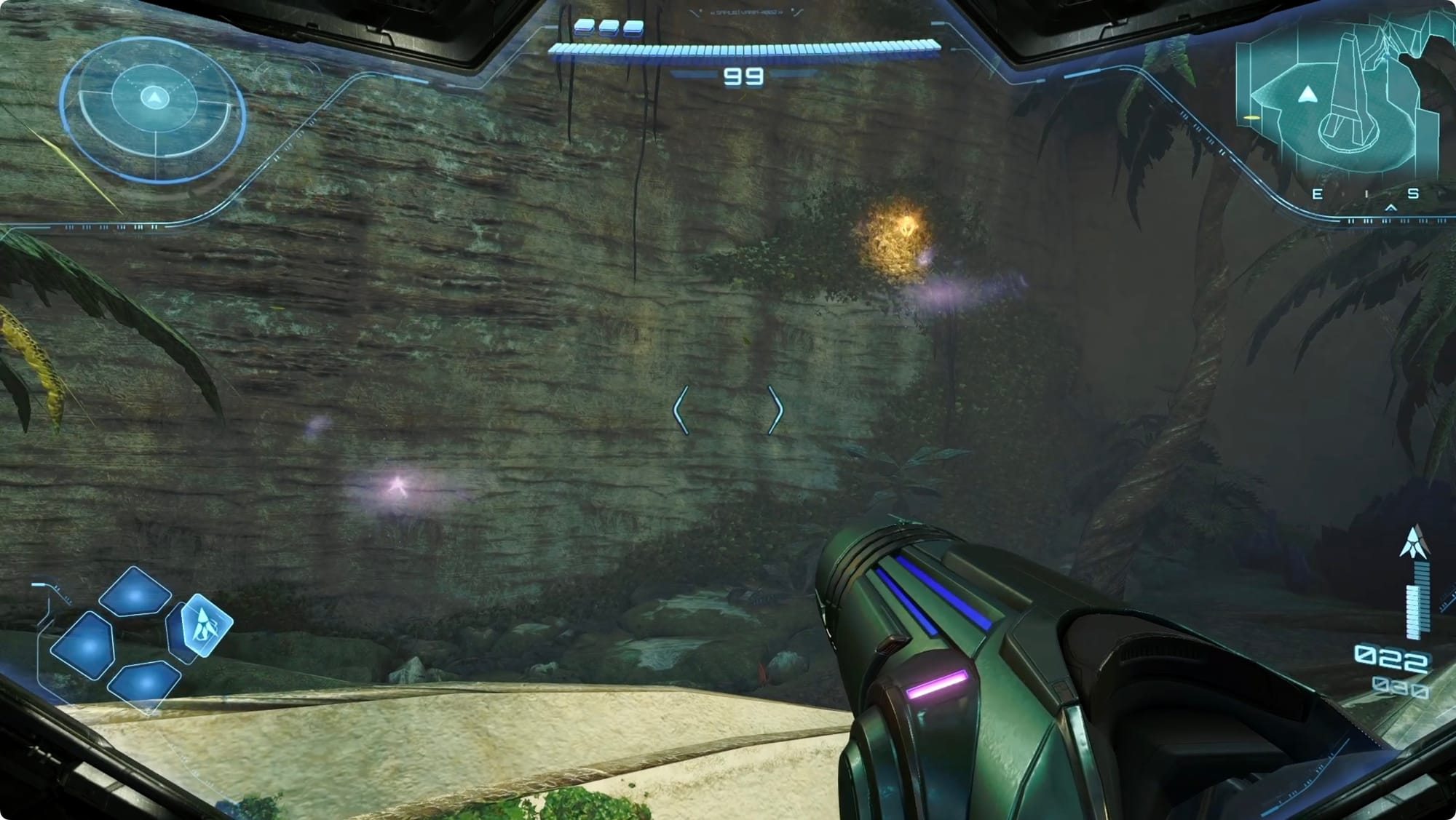Screen dimensions: 1456x820
Task: Click the circular radar display
Action: tap(153, 108)
